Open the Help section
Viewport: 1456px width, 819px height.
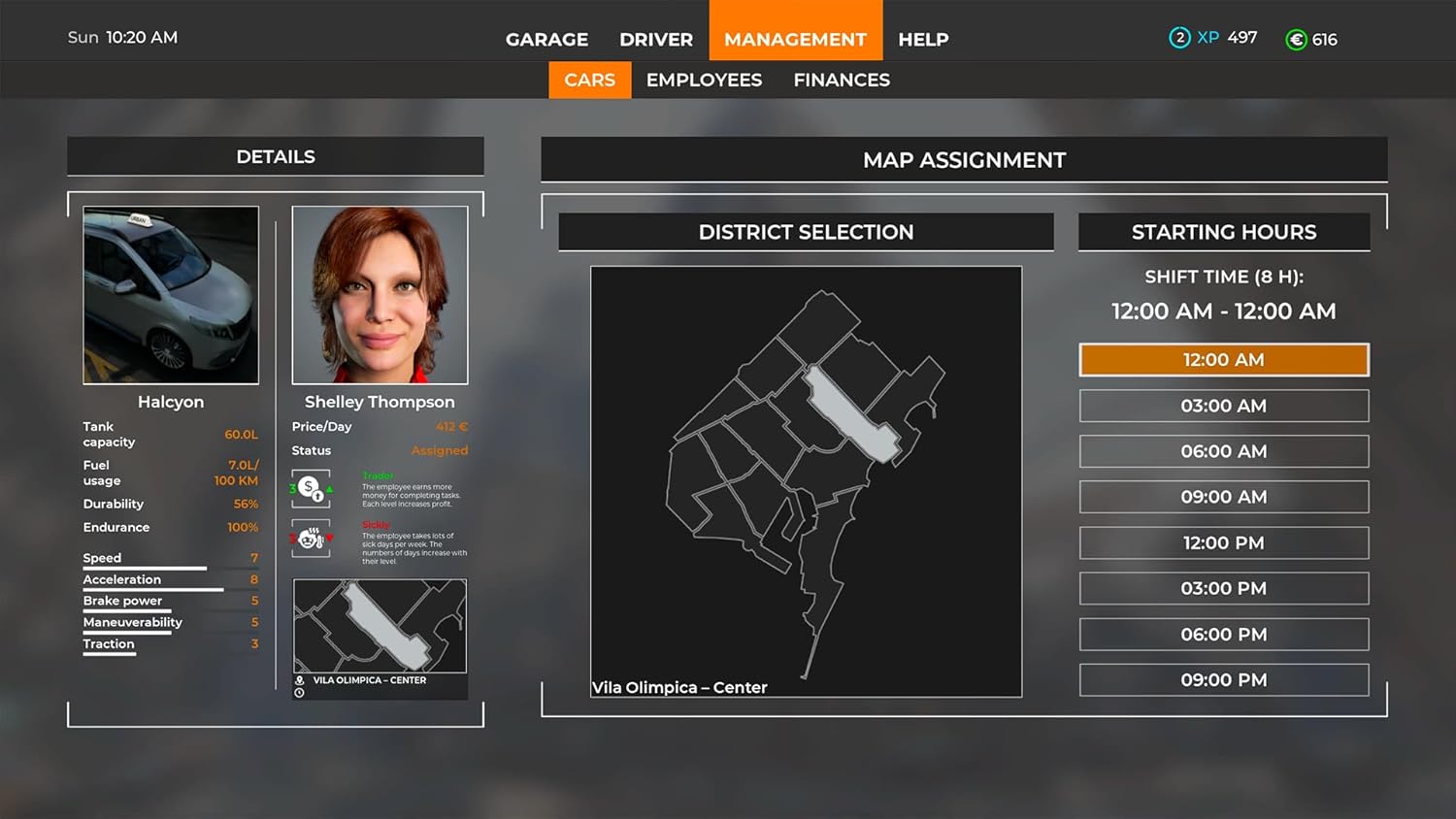(923, 40)
